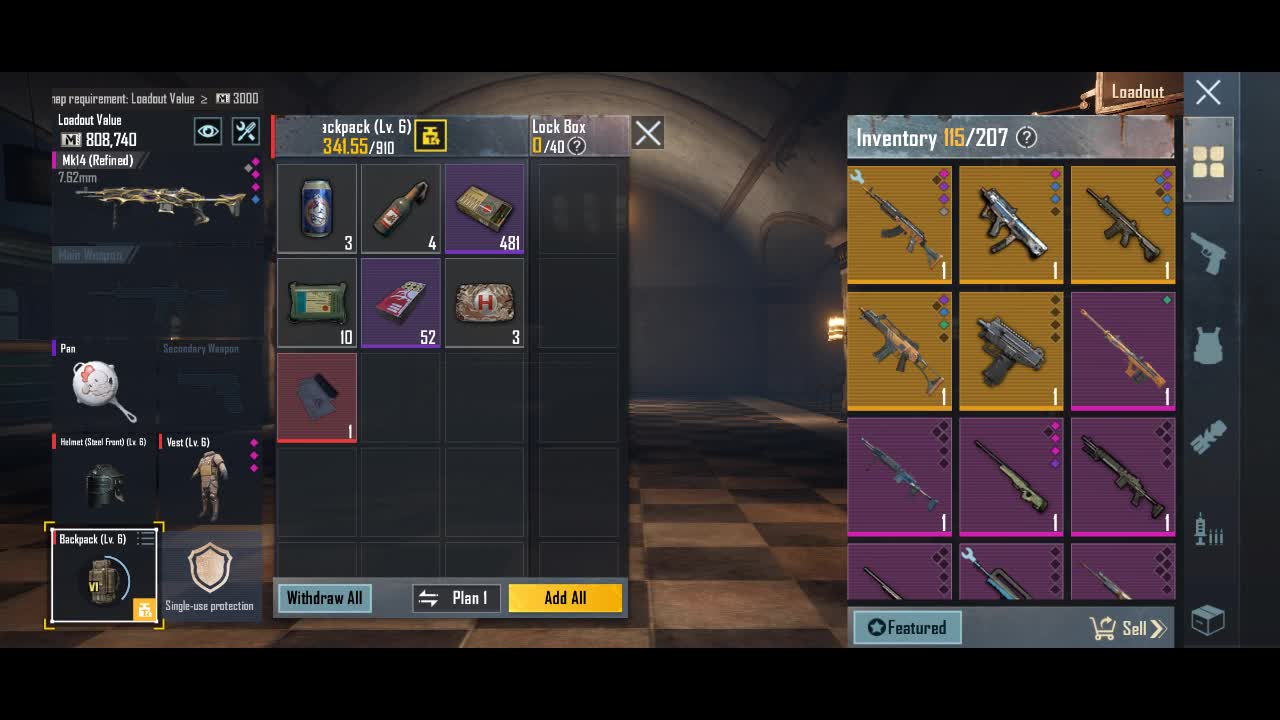Select the Molotov cocktail bottle slot
Viewport: 1280px width, 720px height.
click(x=401, y=209)
